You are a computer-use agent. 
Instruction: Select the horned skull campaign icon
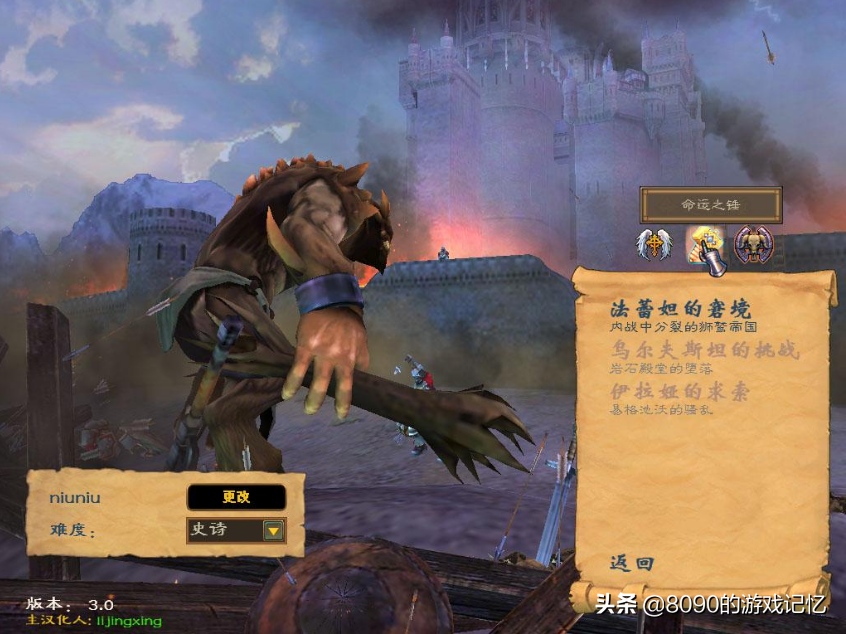point(754,245)
